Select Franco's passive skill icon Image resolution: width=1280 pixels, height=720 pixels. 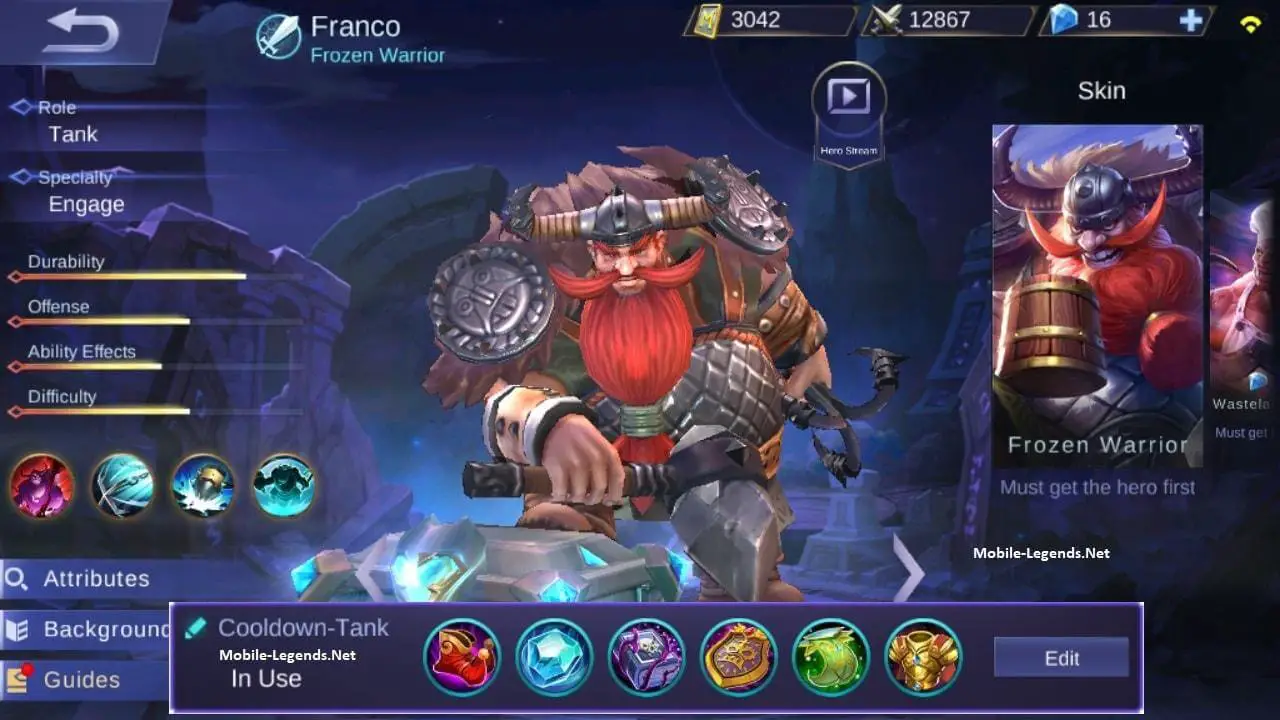click(x=41, y=487)
